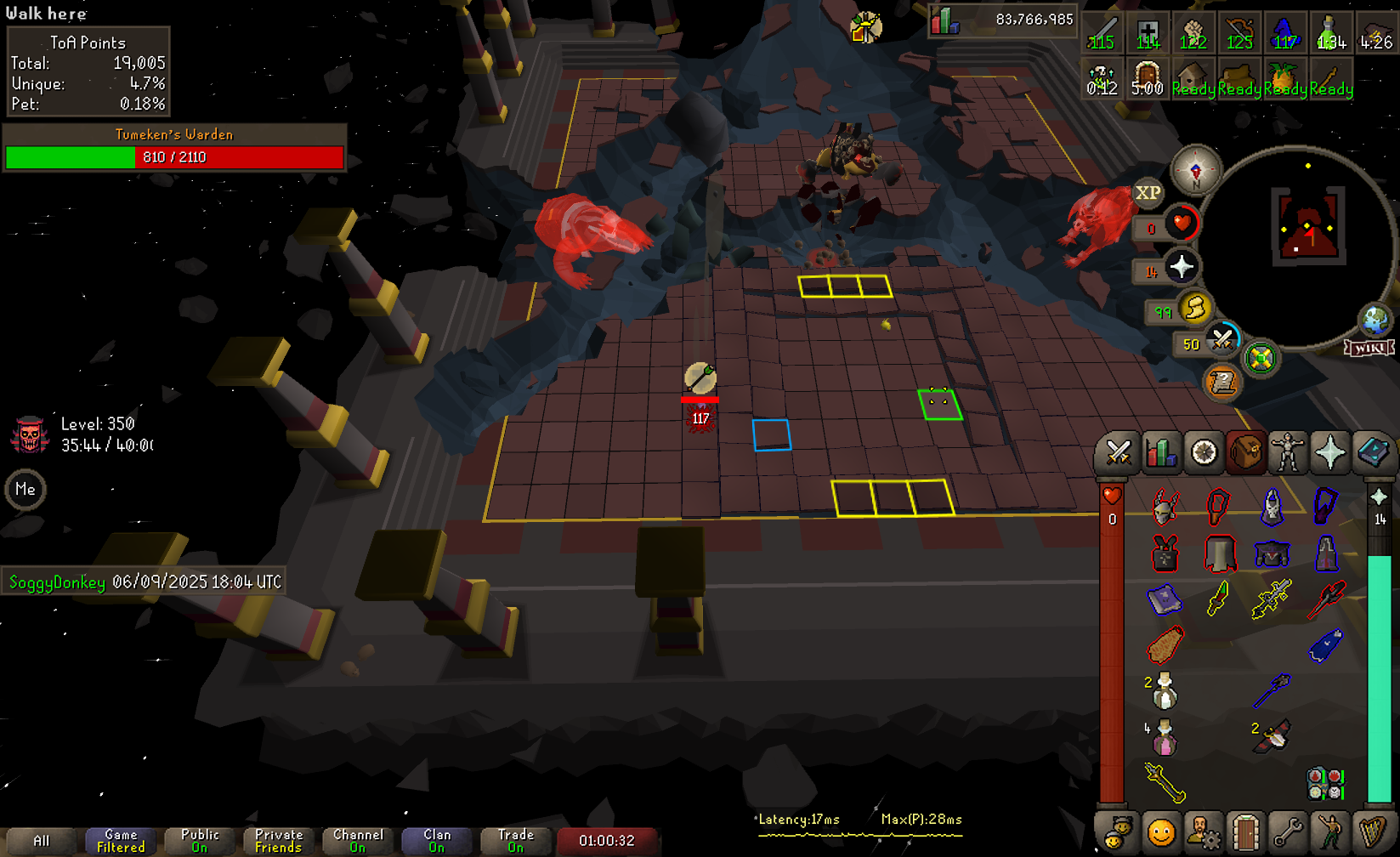Toggle the XP drops button
1400x857 pixels.
(x=1148, y=193)
